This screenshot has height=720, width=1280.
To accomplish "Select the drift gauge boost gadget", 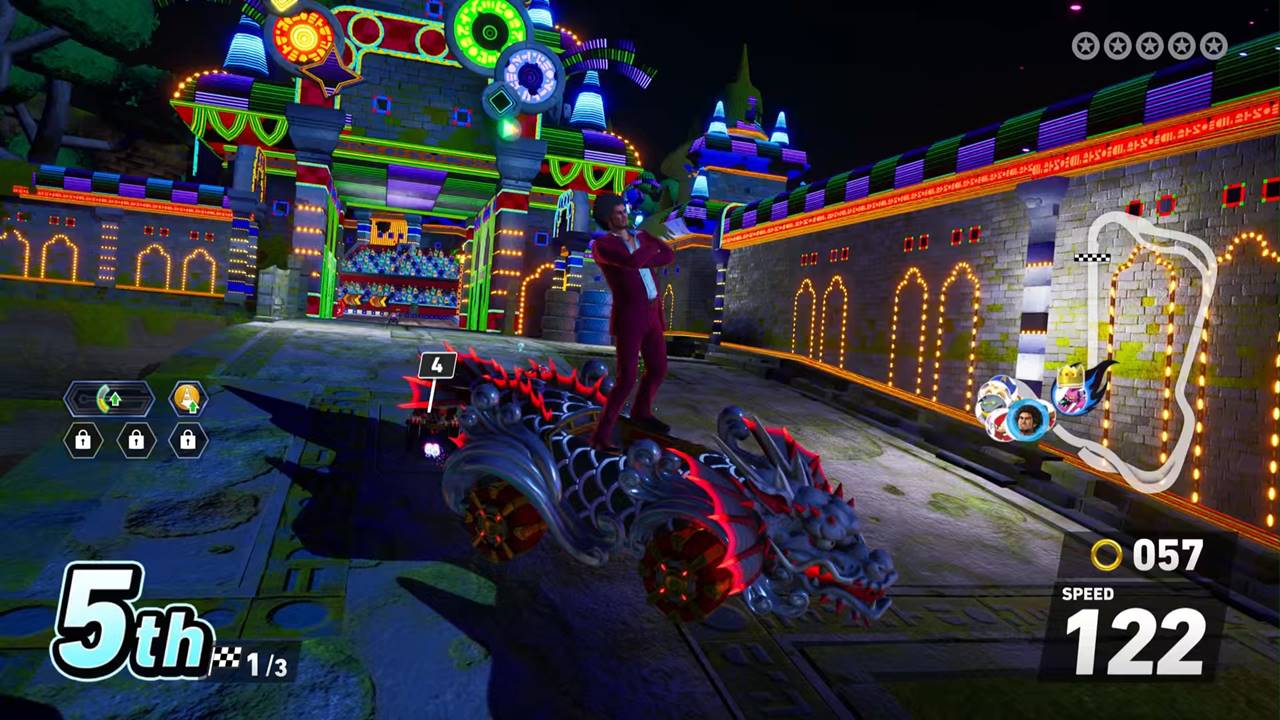I will click(x=109, y=400).
